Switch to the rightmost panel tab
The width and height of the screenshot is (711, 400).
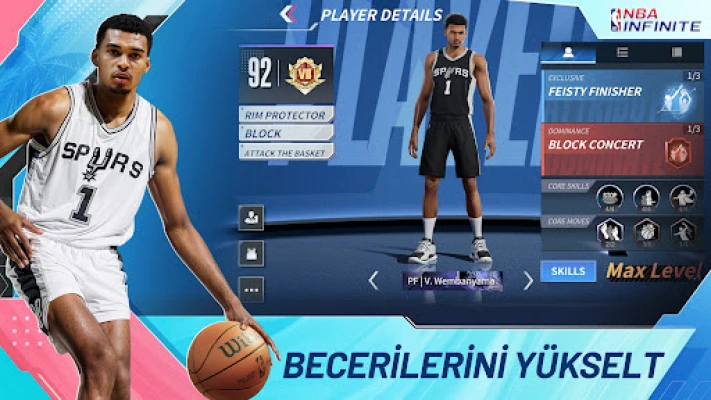(x=677, y=52)
